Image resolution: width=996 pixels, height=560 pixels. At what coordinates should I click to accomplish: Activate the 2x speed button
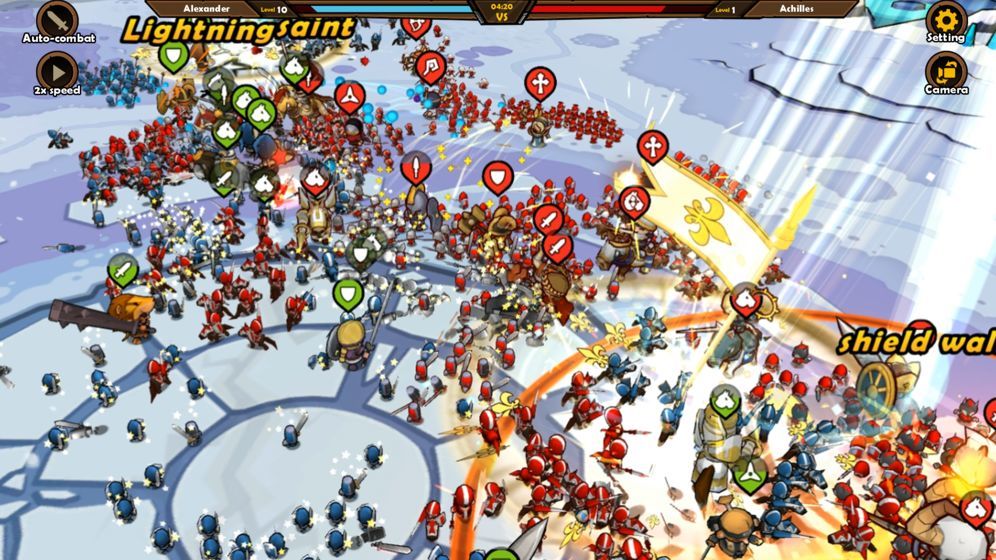(57, 71)
